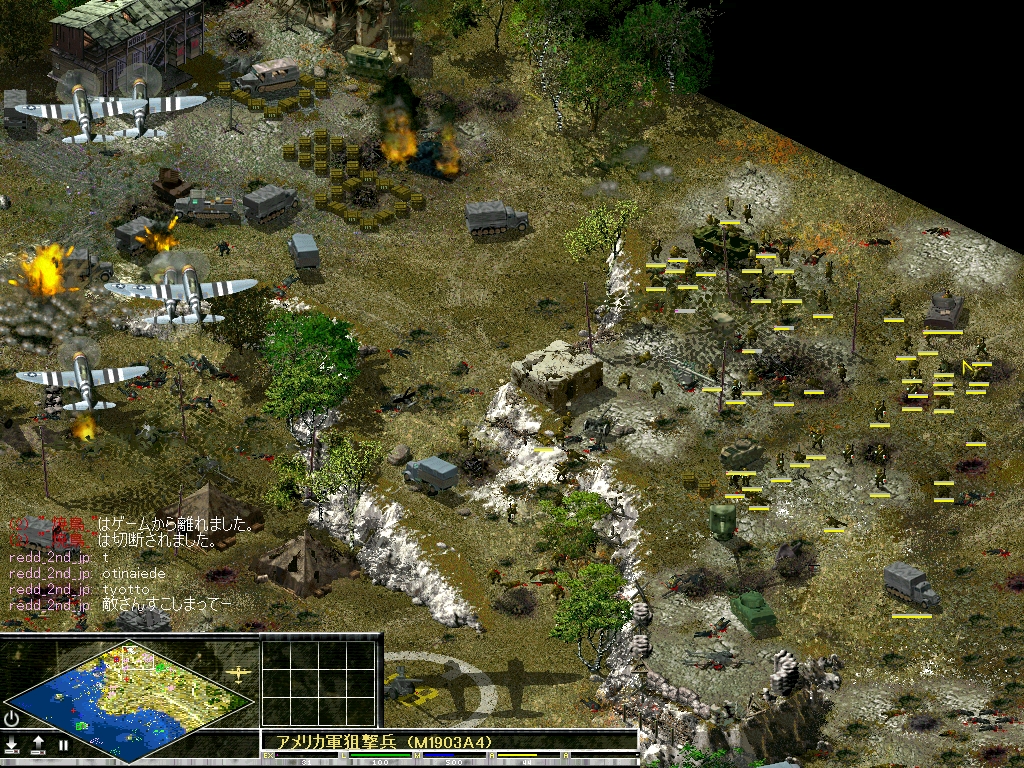Pause the game with the pause button

point(63,745)
